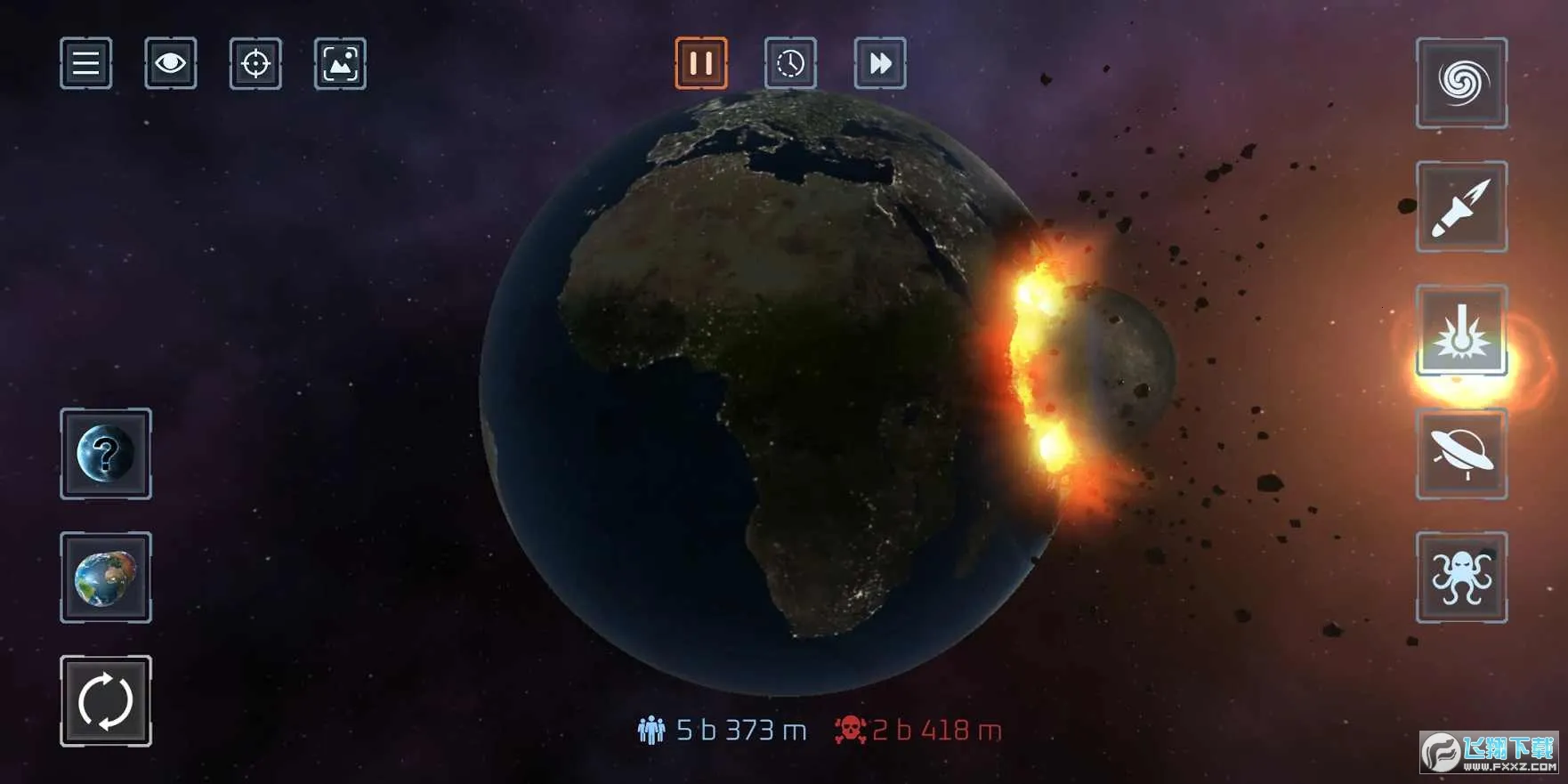Toggle UI visibility with the eye icon

tap(170, 63)
